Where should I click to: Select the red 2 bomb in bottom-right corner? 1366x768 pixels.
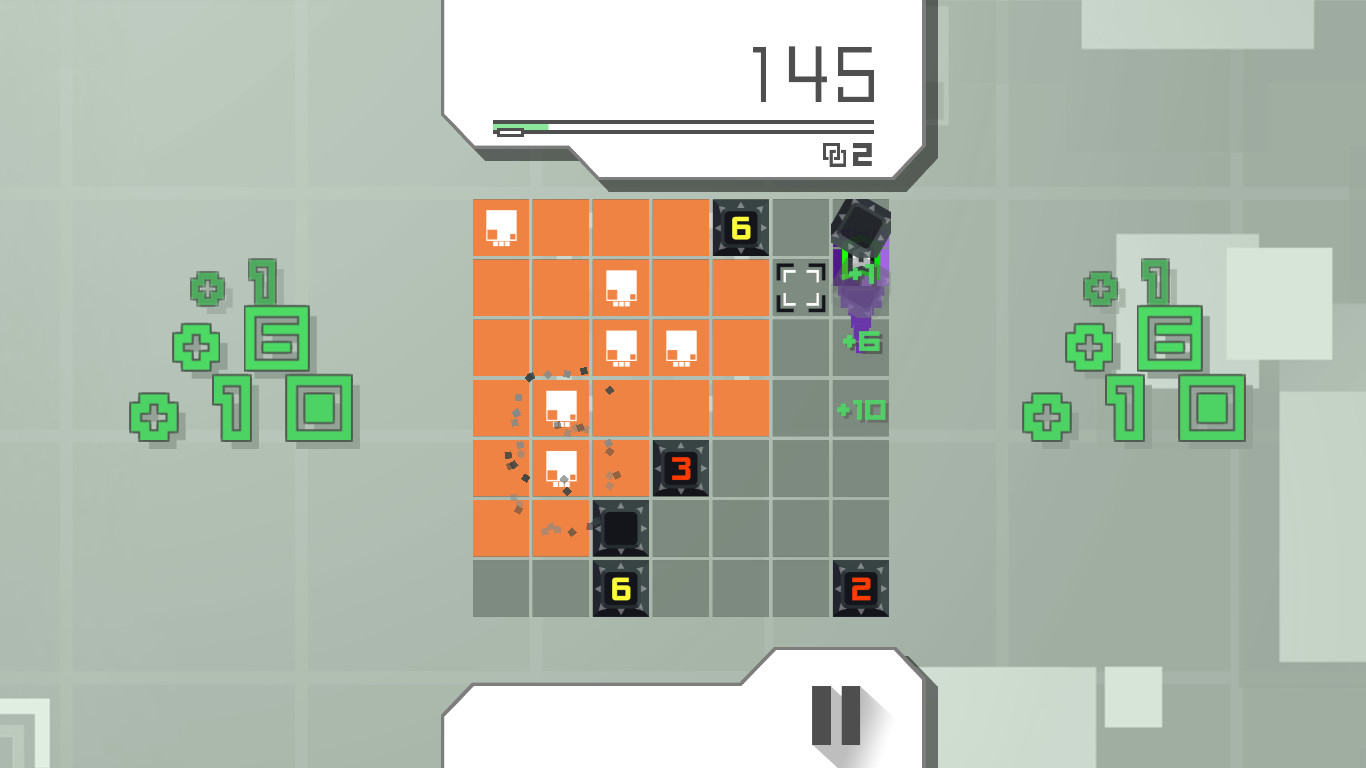(x=860, y=589)
